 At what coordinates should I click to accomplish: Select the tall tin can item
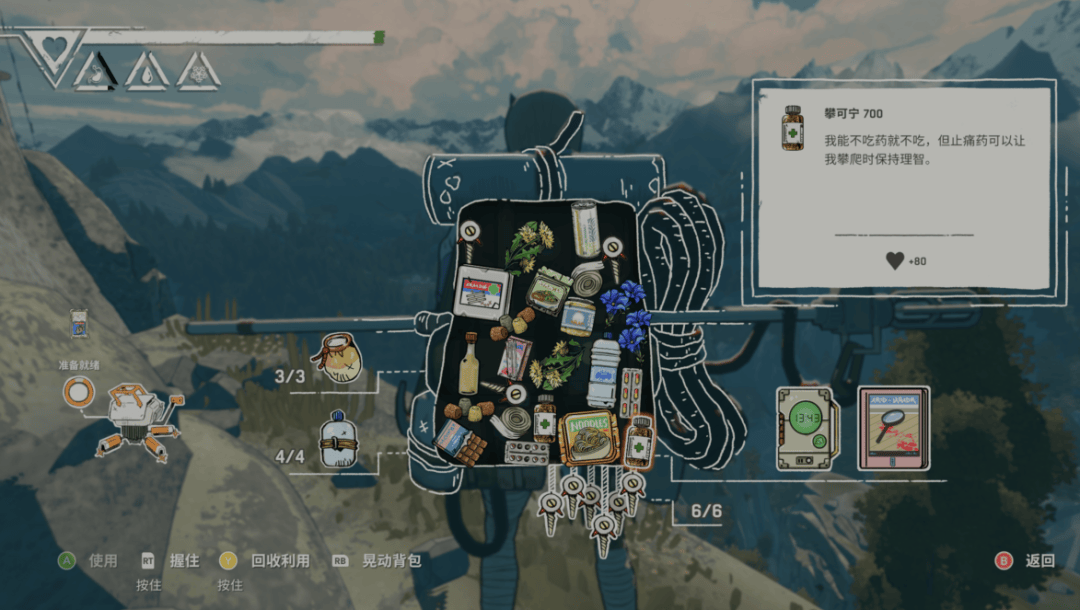[584, 227]
